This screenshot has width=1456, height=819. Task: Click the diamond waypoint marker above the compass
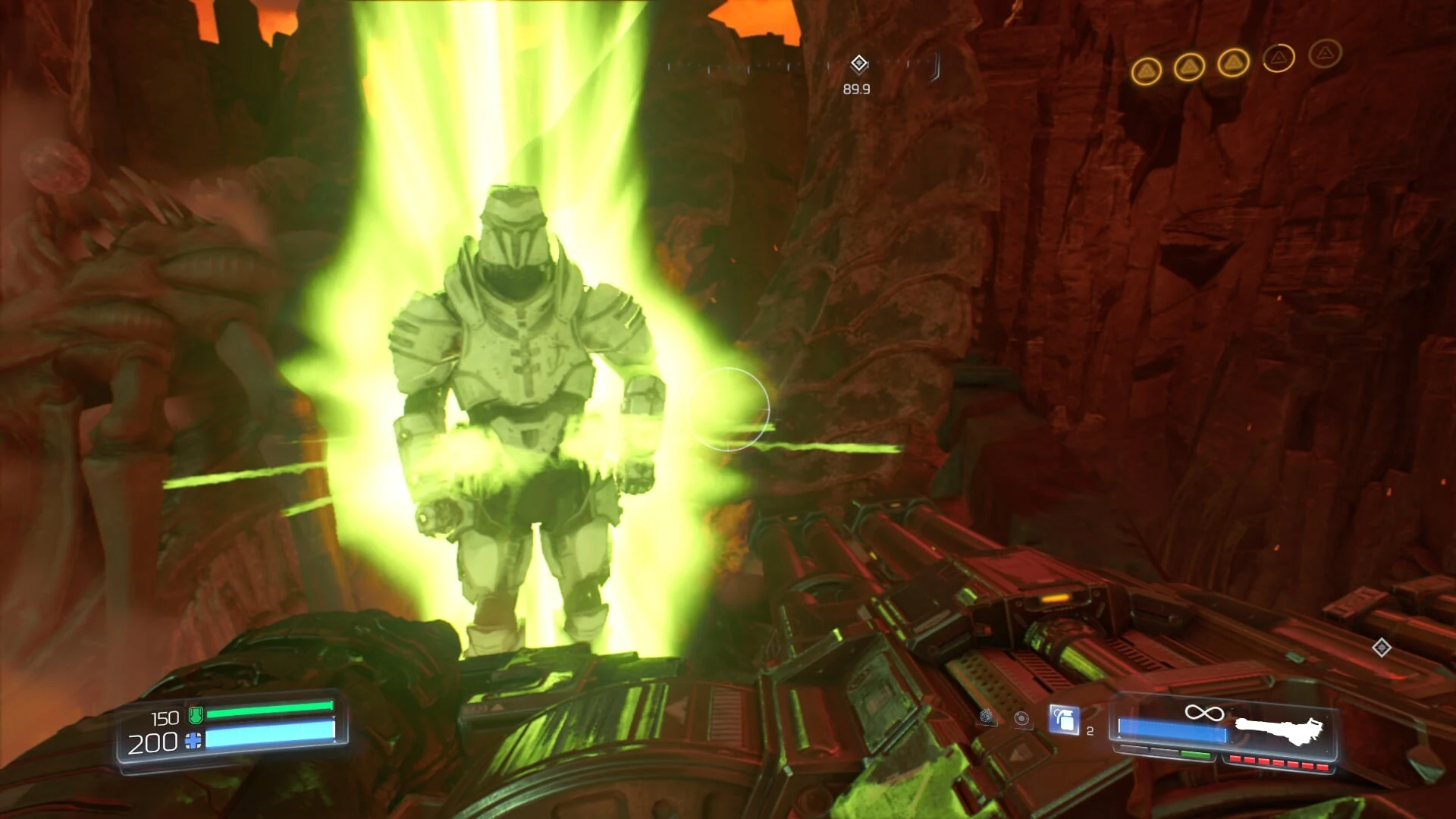(x=859, y=64)
